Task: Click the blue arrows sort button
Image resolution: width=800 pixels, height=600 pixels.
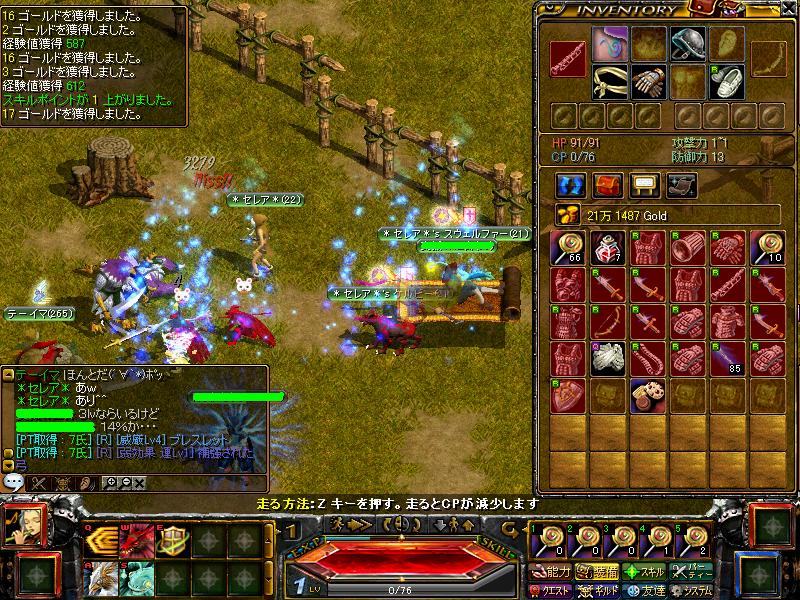Action: click(571, 185)
